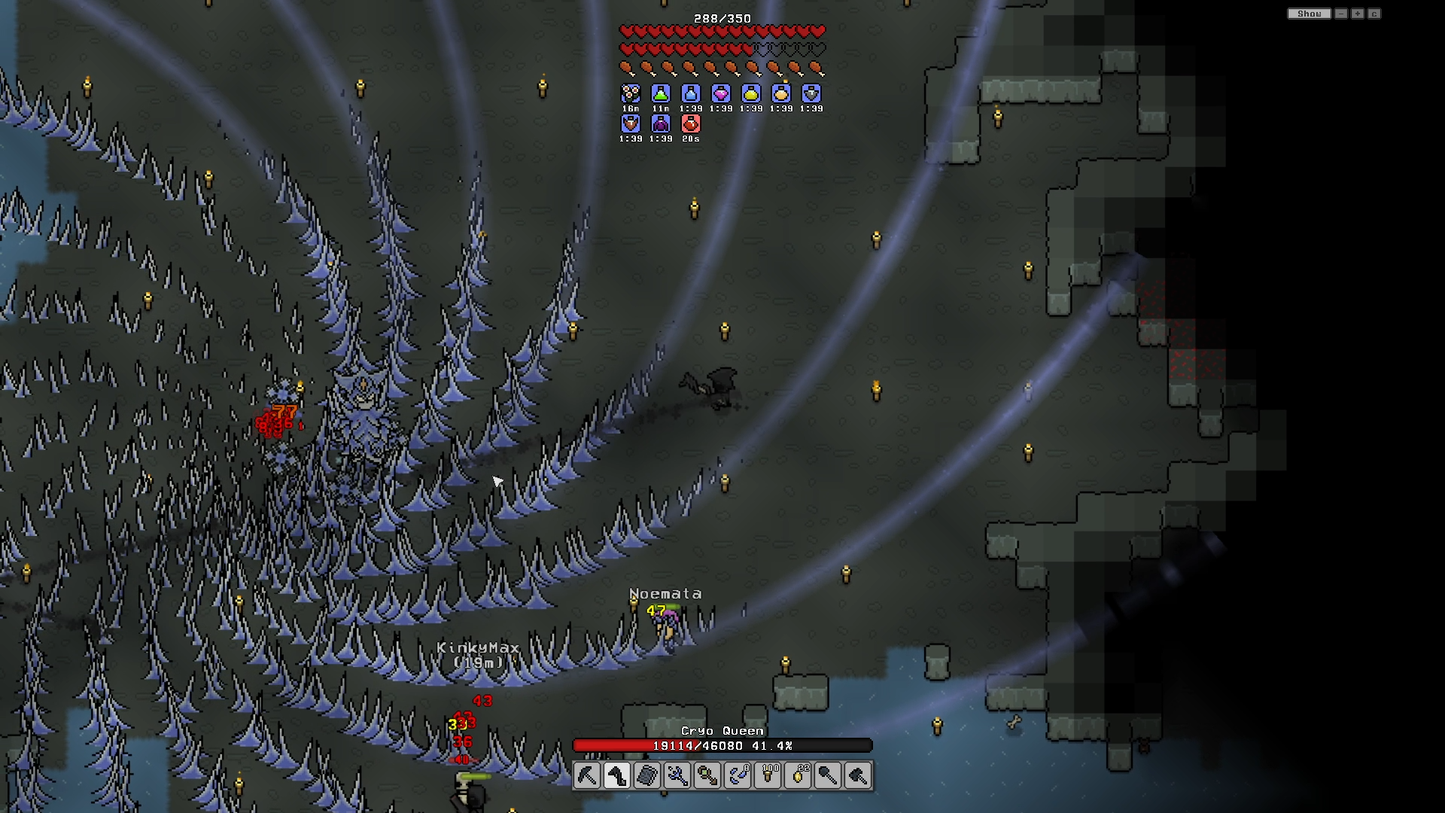Screen dimensions: 1445x813
Task: Choose the gray spellbook hotbar slot
Action: point(647,776)
